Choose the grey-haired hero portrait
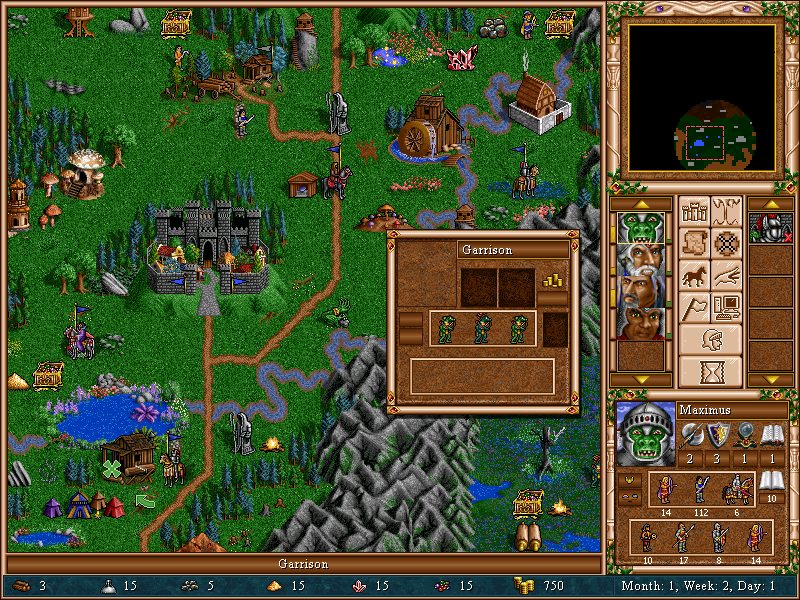Screen dimensions: 800x600 pyautogui.click(x=639, y=292)
